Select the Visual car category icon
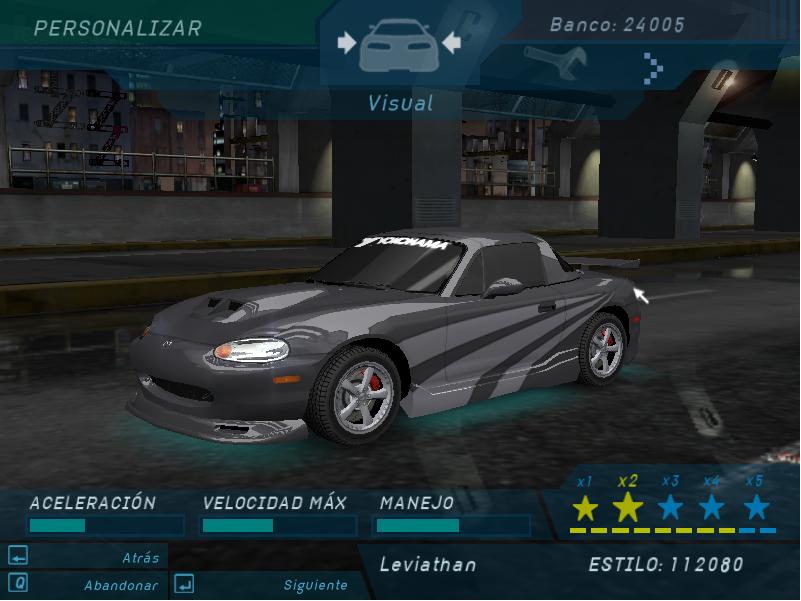Viewport: 801px width, 601px height. coord(398,46)
